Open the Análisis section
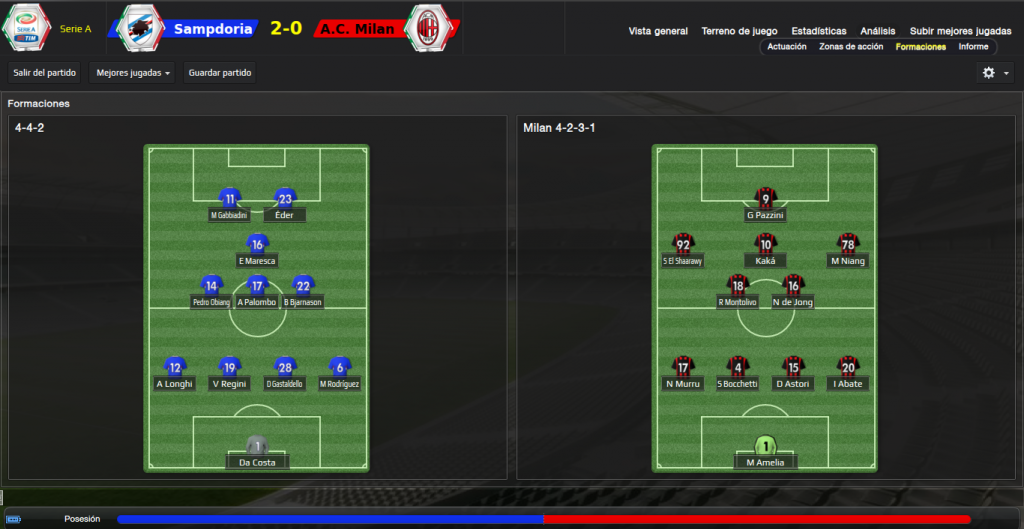This screenshot has width=1024, height=529. [x=878, y=31]
